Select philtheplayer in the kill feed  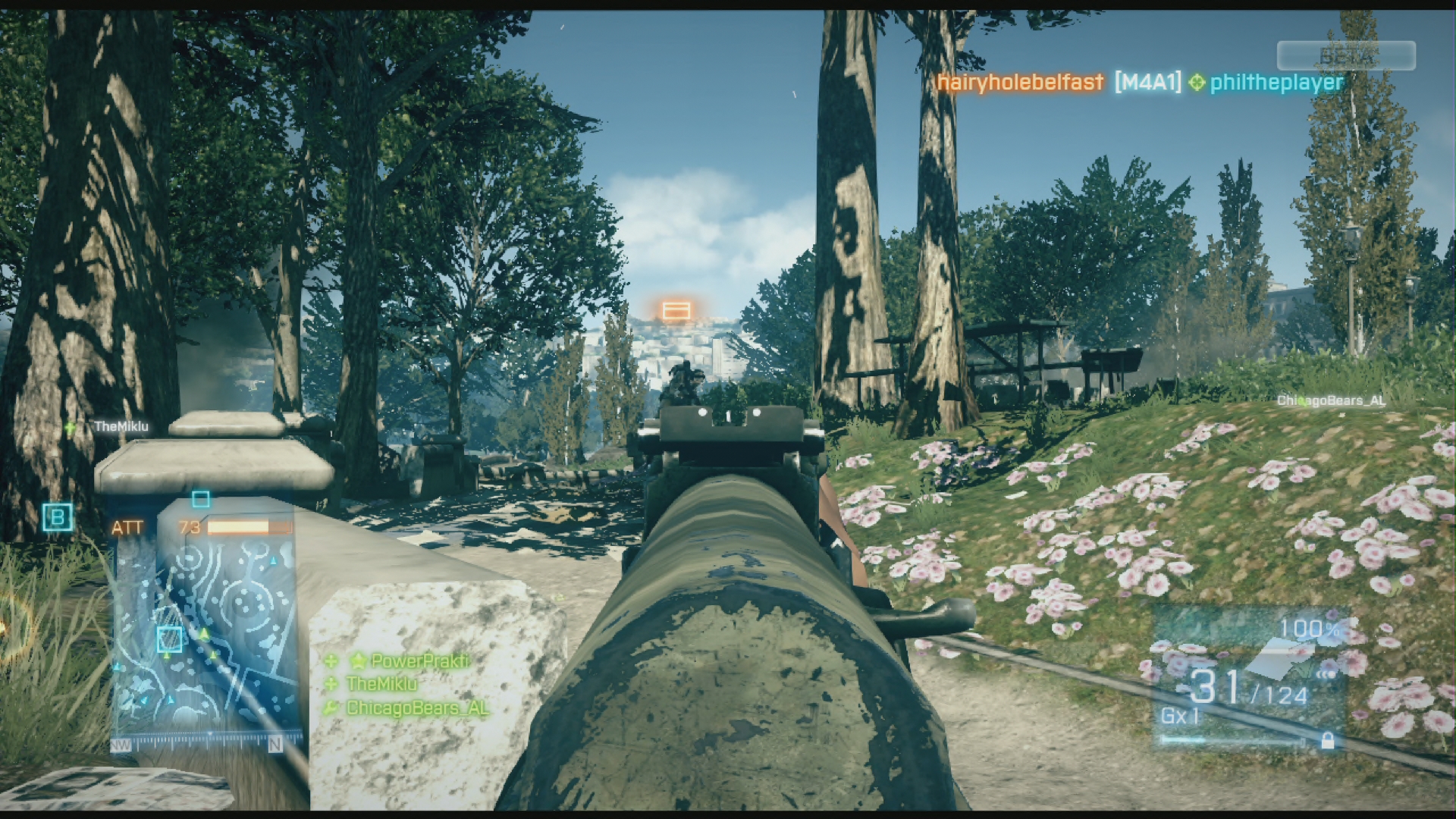pyautogui.click(x=1276, y=82)
